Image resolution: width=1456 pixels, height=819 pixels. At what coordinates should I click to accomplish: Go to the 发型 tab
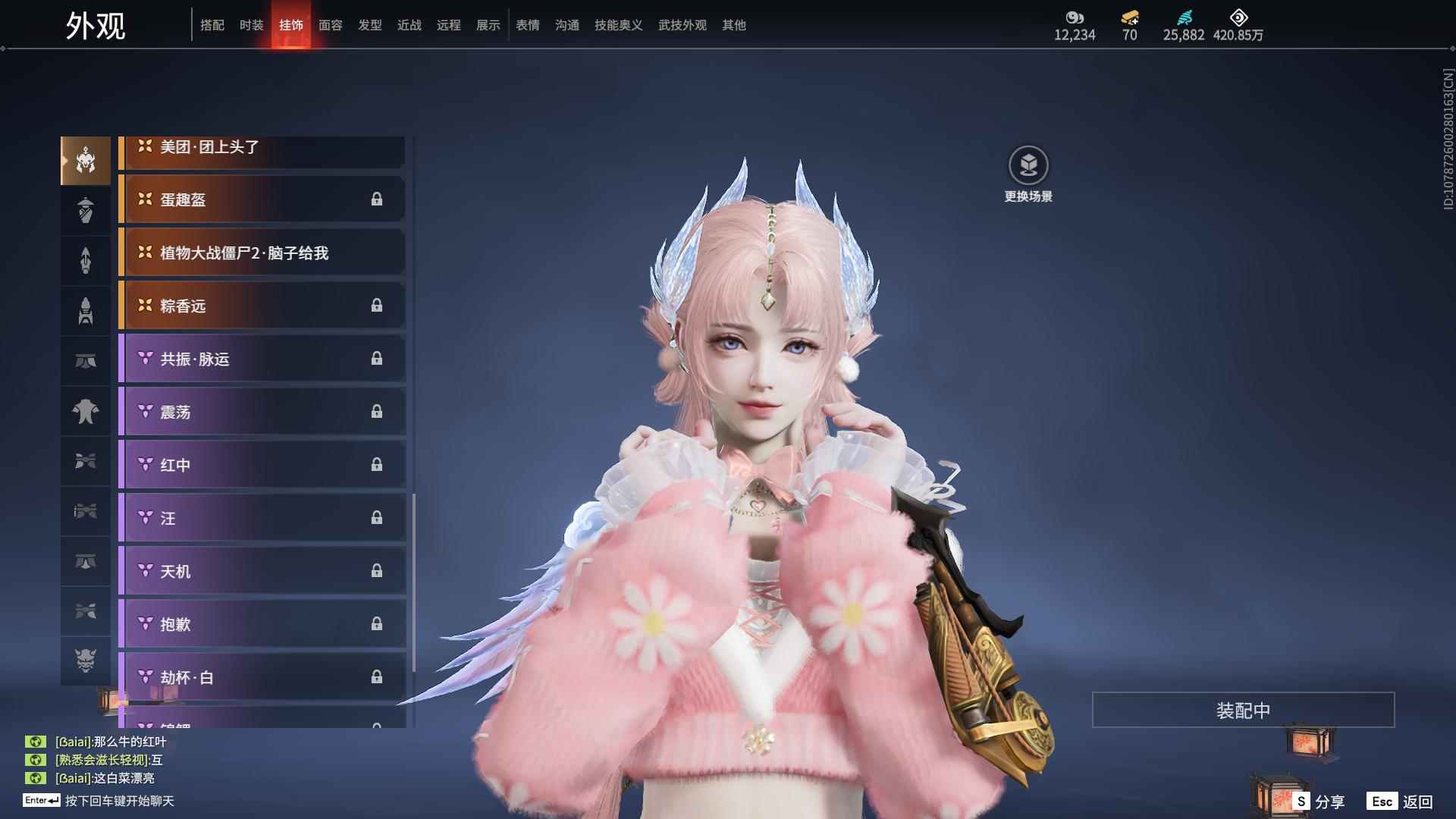tap(369, 25)
